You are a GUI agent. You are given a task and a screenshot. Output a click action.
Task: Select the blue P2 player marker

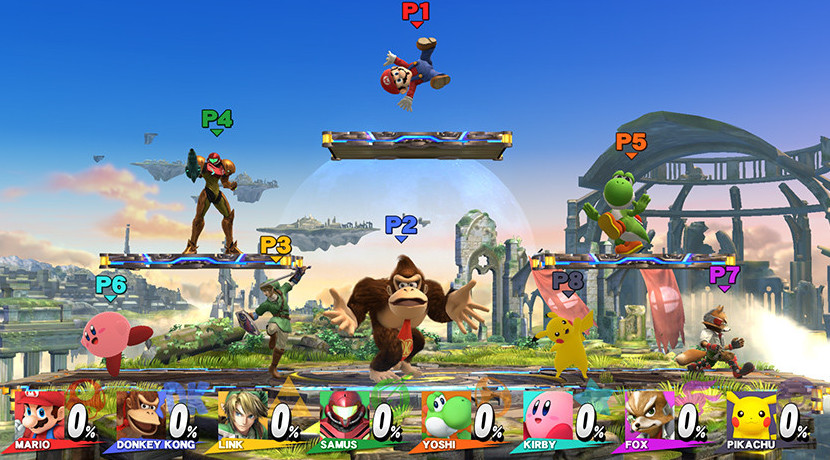(x=401, y=226)
